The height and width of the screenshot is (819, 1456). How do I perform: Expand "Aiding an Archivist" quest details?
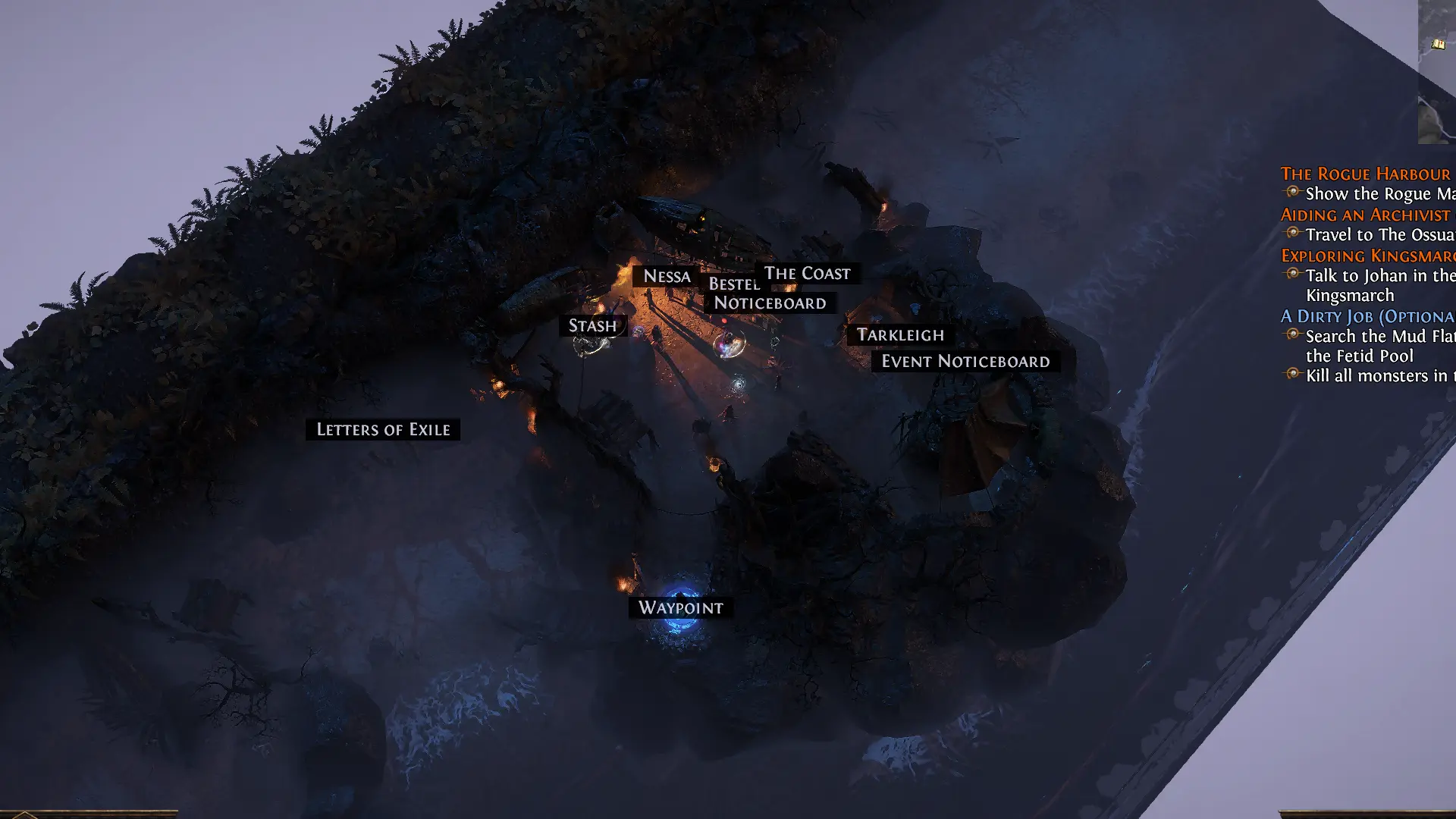[x=1363, y=215]
